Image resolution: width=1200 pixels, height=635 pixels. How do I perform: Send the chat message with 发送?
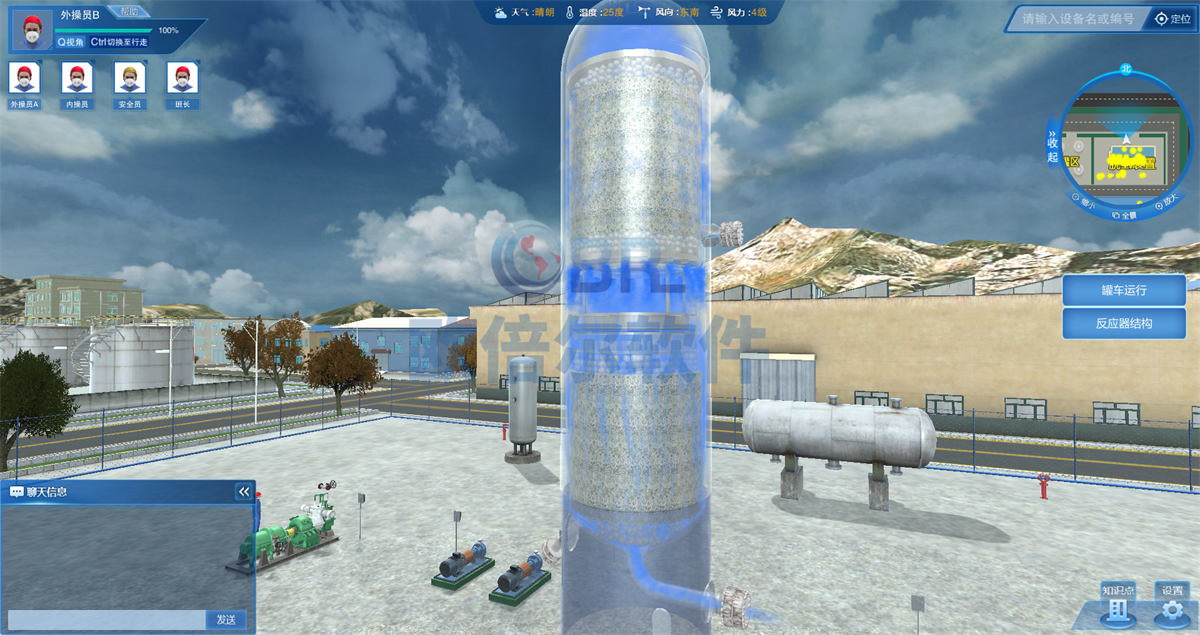coord(227,620)
